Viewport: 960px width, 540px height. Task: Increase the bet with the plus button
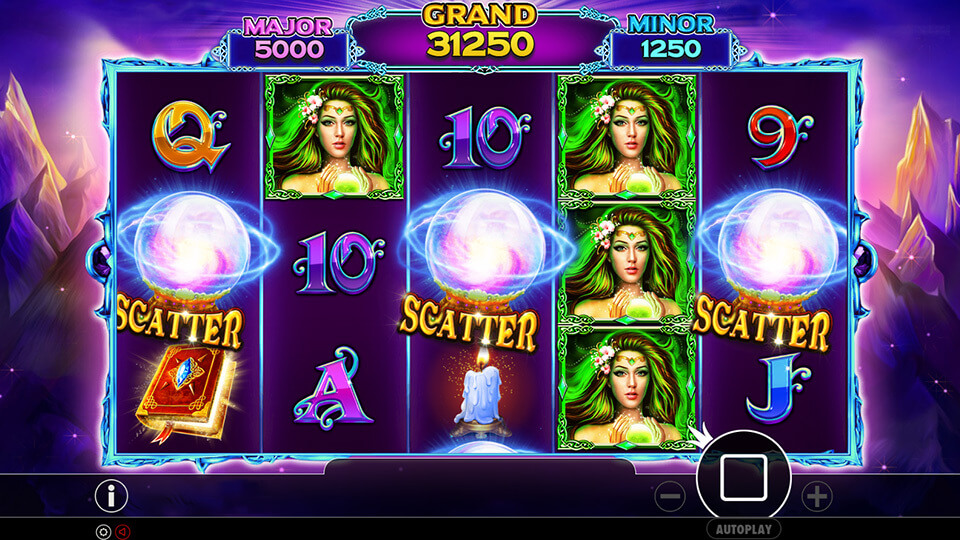click(817, 494)
